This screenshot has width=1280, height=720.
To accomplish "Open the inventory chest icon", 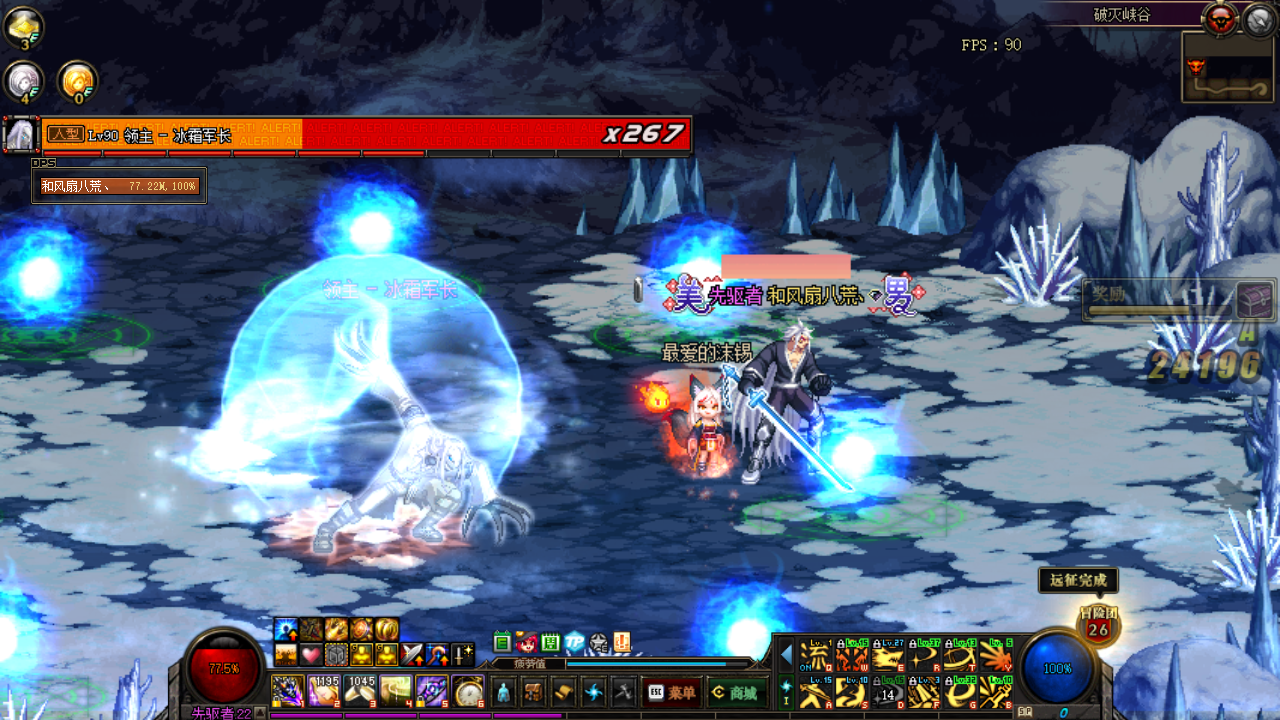I will click(x=534, y=692).
